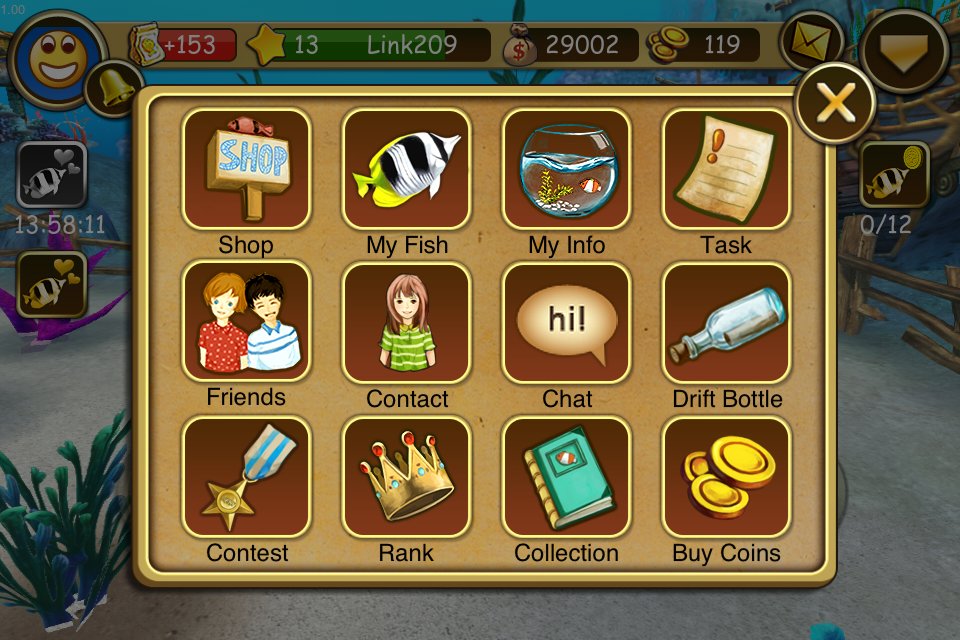Select the My Fish tile
The height and width of the screenshot is (640, 960).
[x=406, y=169]
